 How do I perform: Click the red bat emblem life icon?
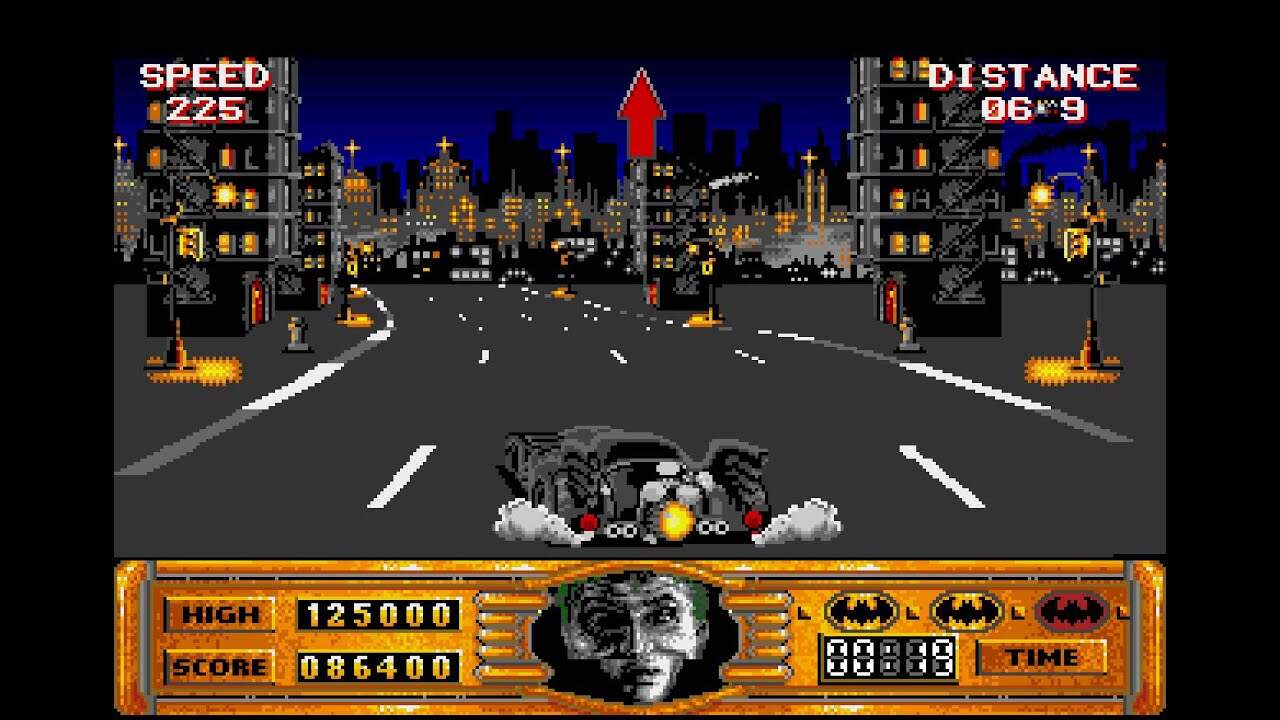(x=1073, y=610)
